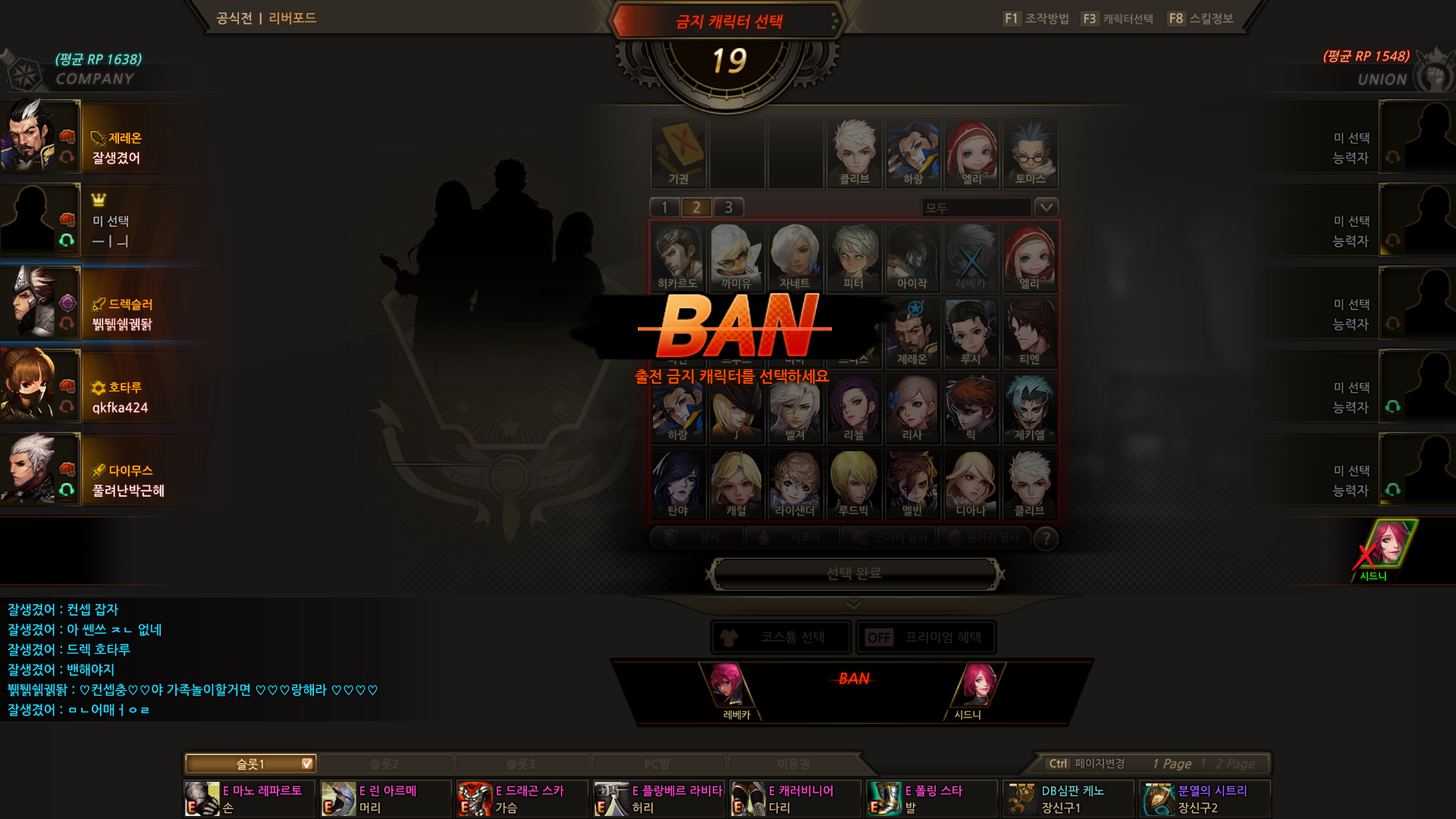The height and width of the screenshot is (819, 1456).
Task: Click the 탄야 character portrait
Action: (x=678, y=484)
